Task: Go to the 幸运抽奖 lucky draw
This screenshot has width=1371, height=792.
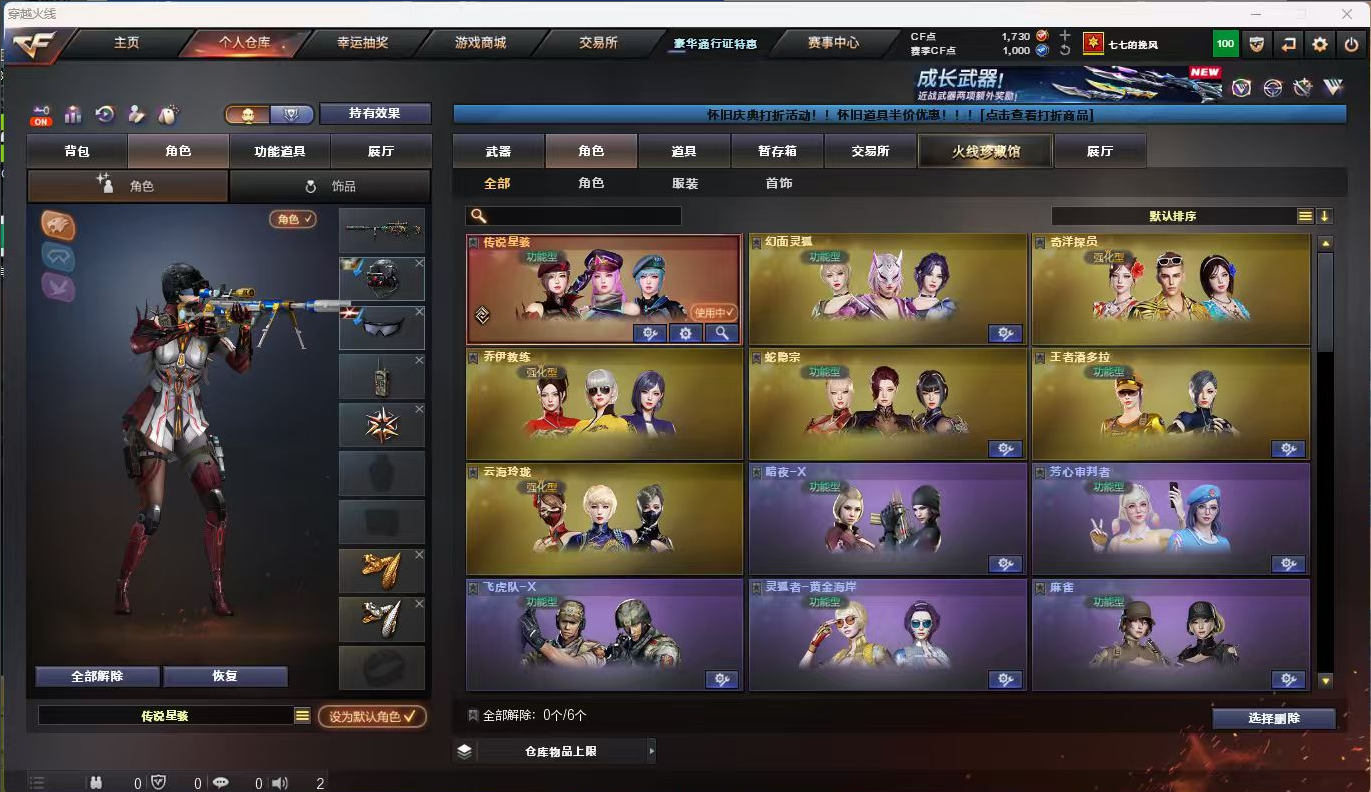Action: pyautogui.click(x=362, y=43)
